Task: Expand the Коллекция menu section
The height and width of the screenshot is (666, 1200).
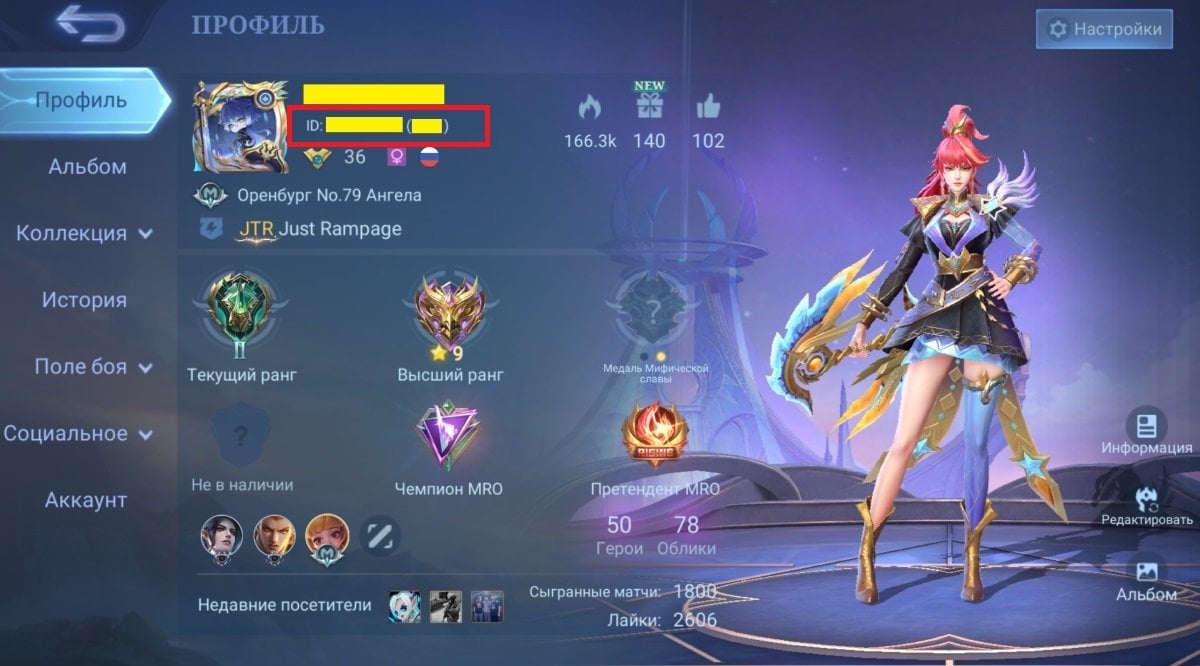Action: pyautogui.click(x=84, y=234)
